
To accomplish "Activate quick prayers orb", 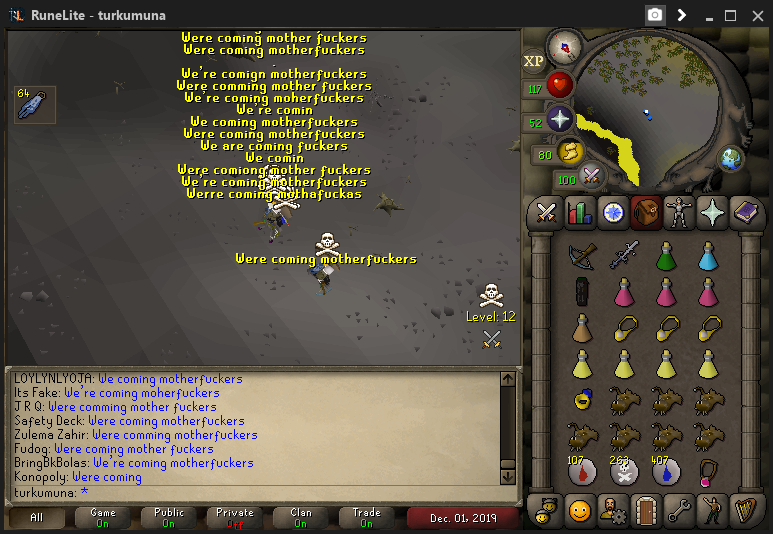I will pos(560,121).
